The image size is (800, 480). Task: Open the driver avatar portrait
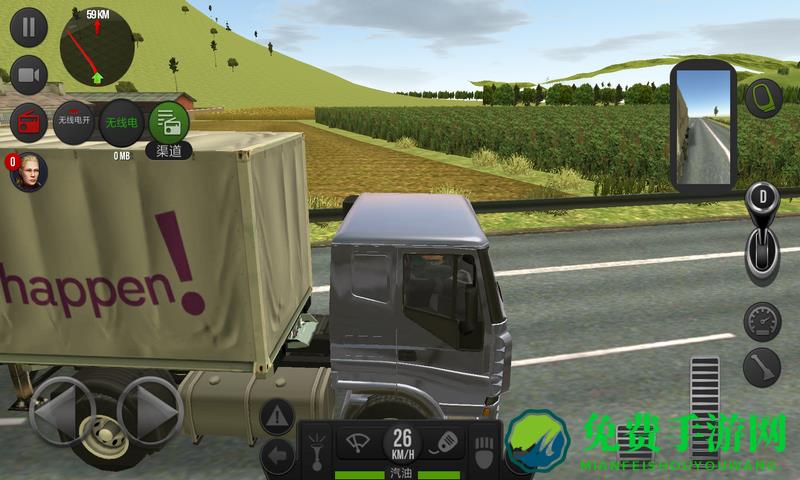[29, 173]
